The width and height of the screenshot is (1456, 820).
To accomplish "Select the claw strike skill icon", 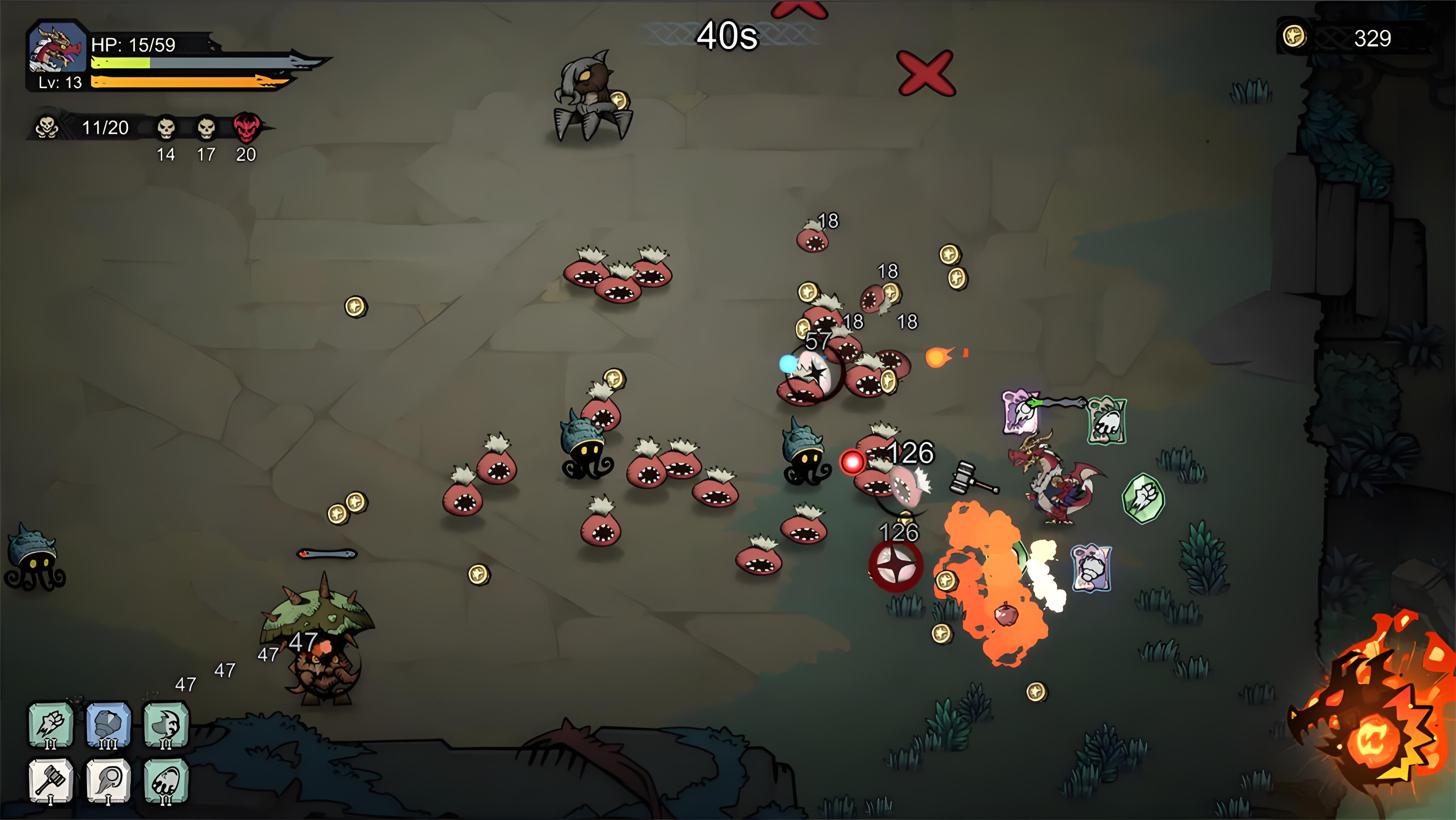I will 51,725.
